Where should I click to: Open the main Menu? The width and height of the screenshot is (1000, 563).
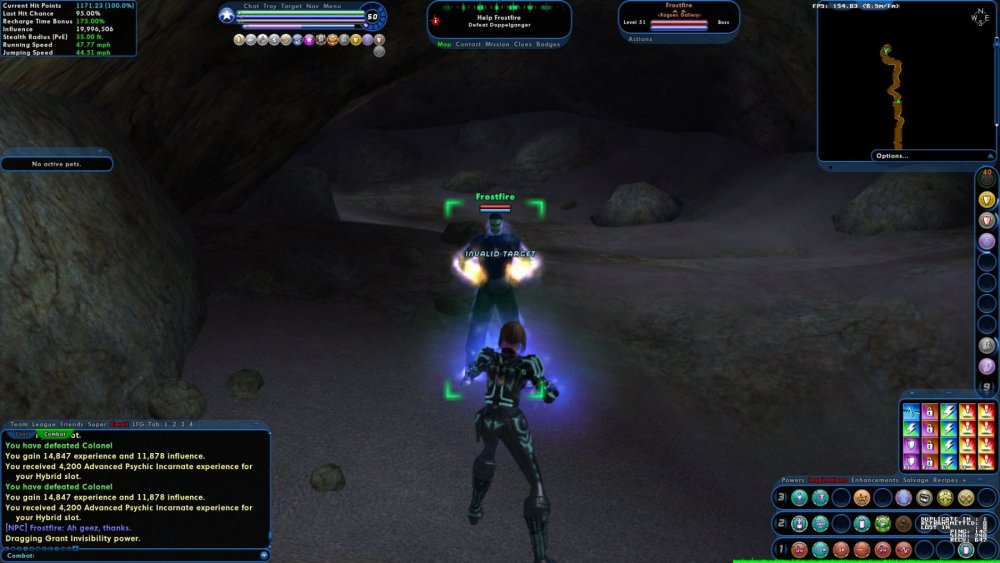click(x=332, y=6)
